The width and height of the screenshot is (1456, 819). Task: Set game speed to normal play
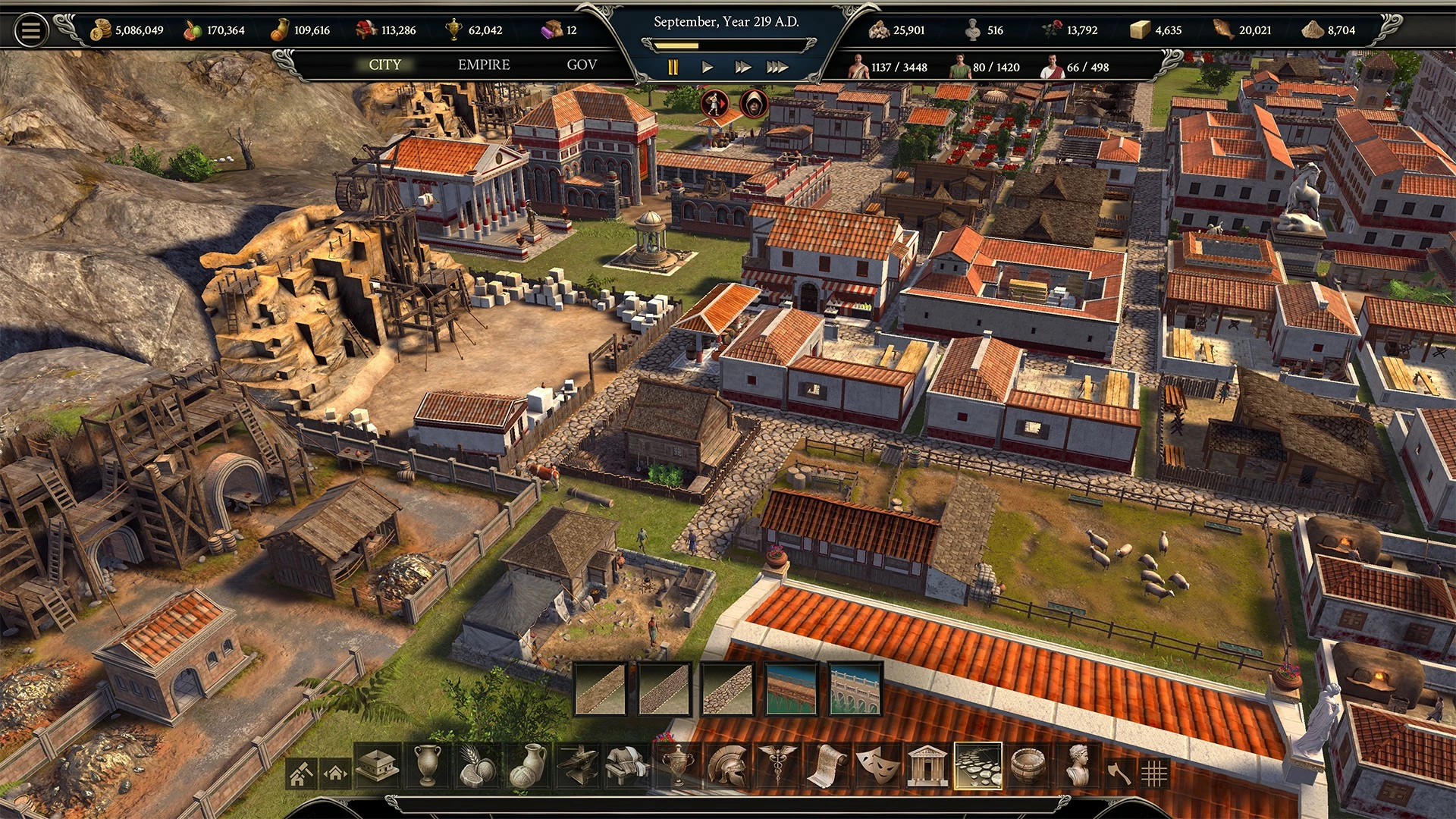pyautogui.click(x=708, y=67)
